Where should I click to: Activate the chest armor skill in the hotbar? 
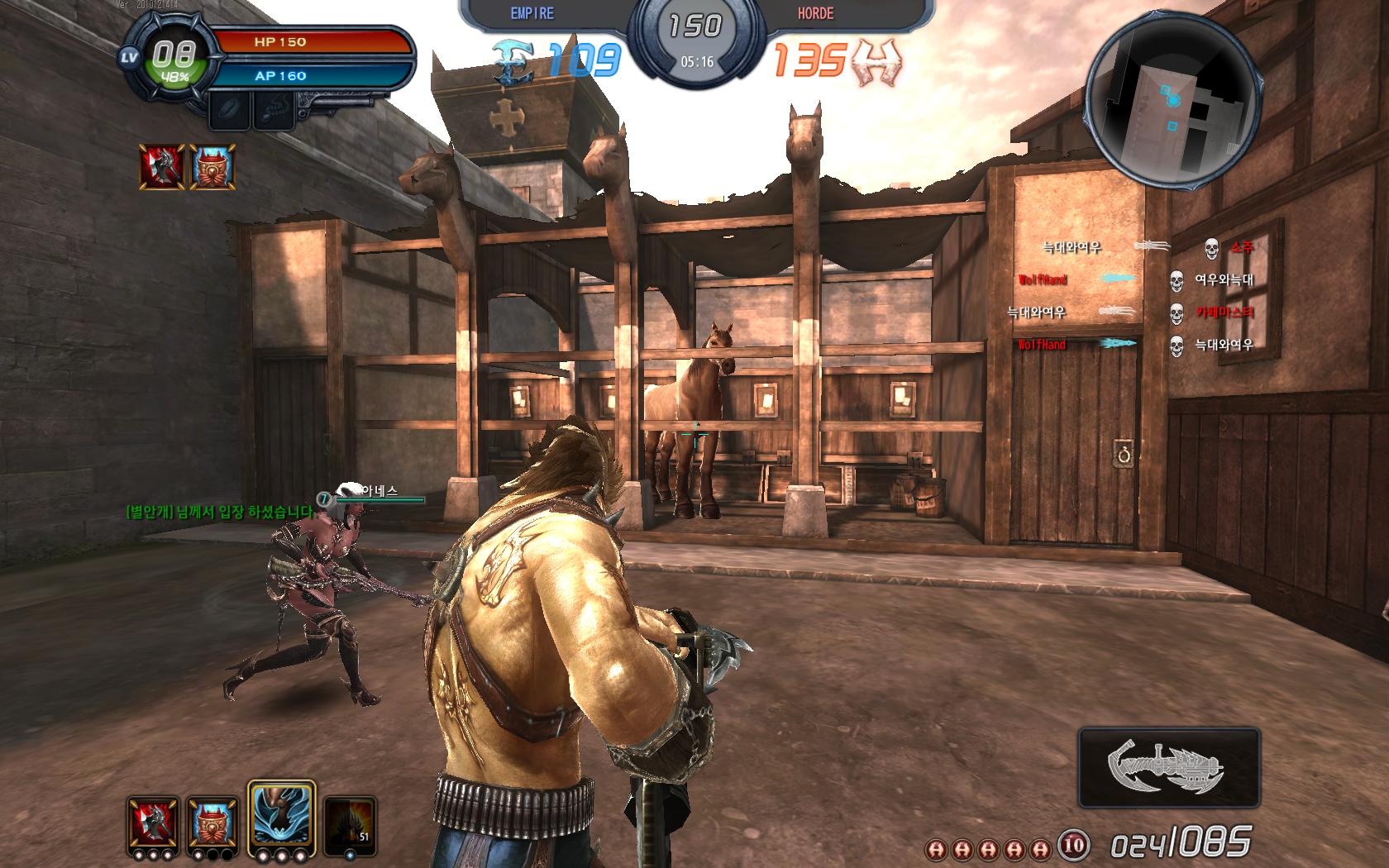212,823
